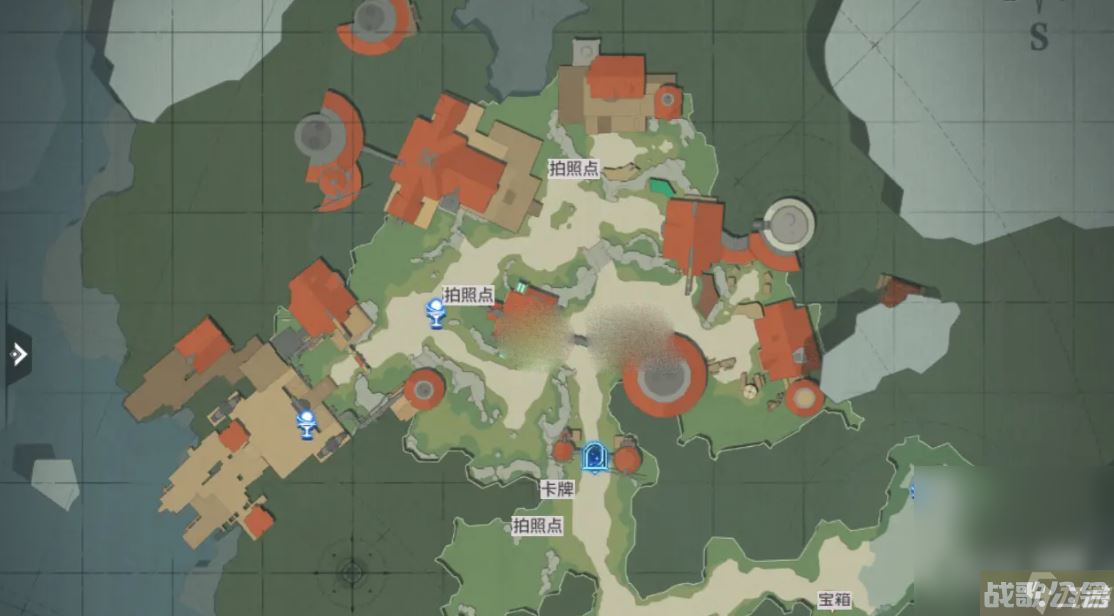This screenshot has height=616, width=1114.
Task: Click the 宝箱 map label
Action: (834, 599)
